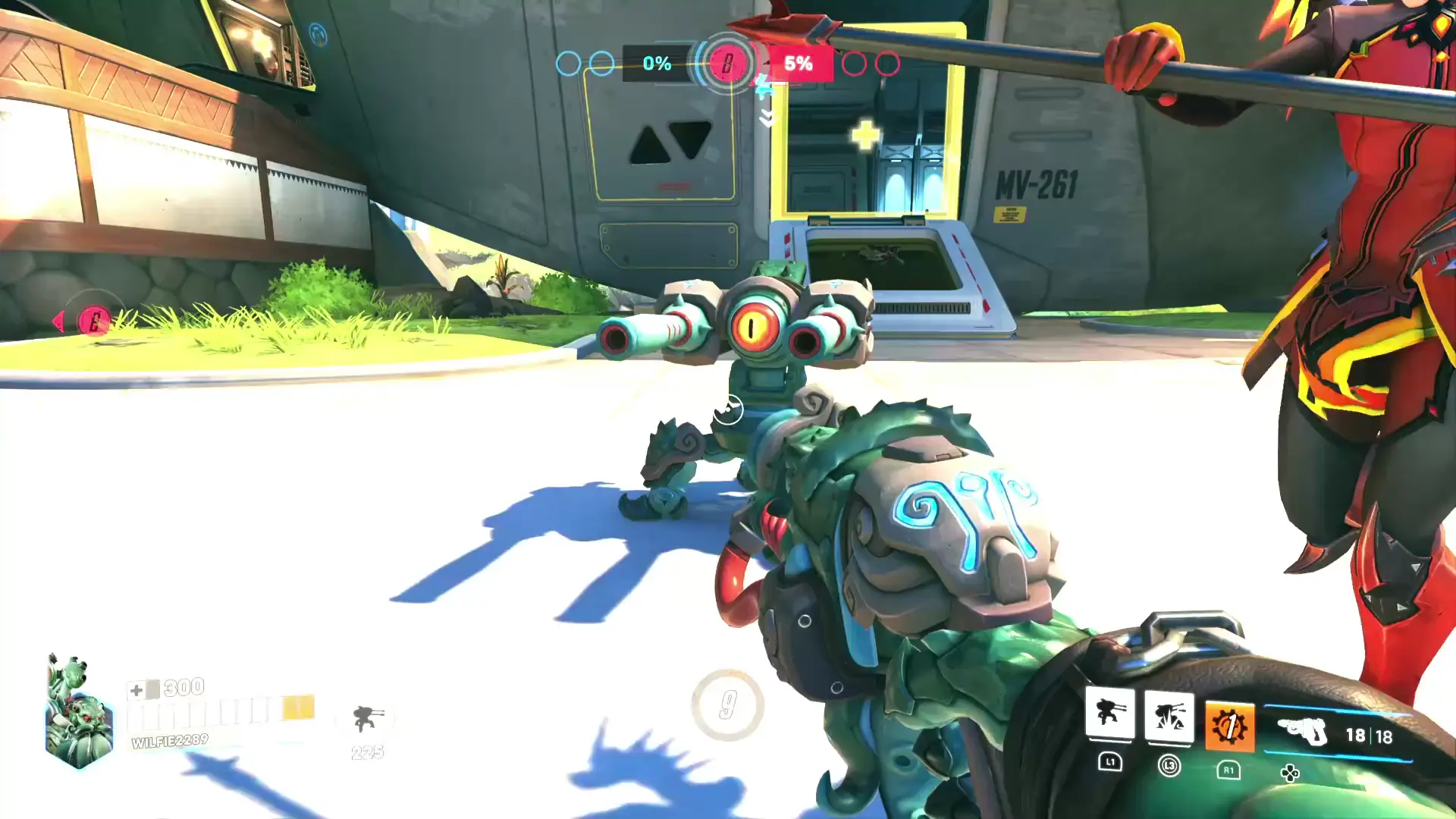Click the pink B objective marker on left edge

coord(95,318)
